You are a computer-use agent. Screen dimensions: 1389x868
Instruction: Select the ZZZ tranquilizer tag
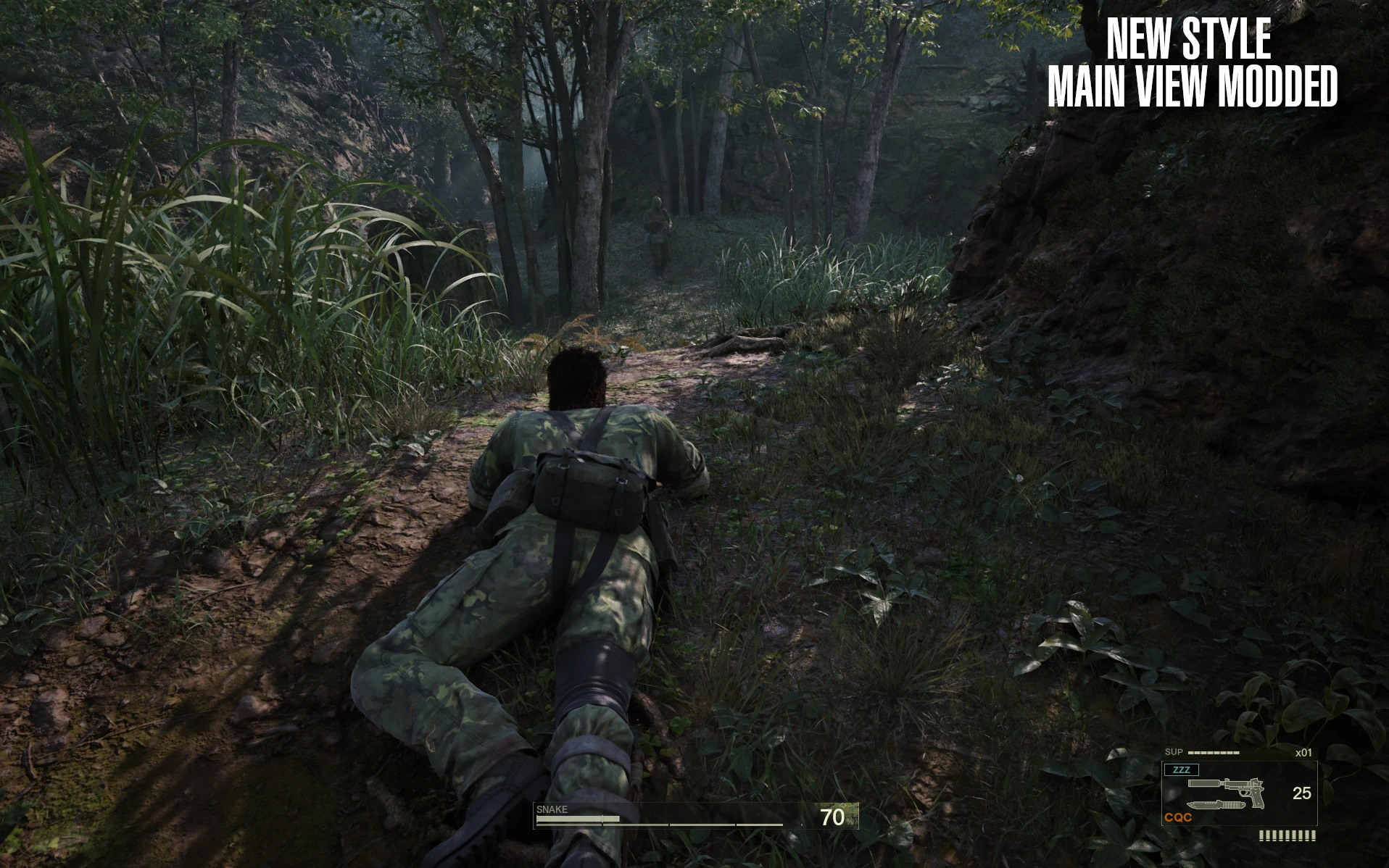1181,769
